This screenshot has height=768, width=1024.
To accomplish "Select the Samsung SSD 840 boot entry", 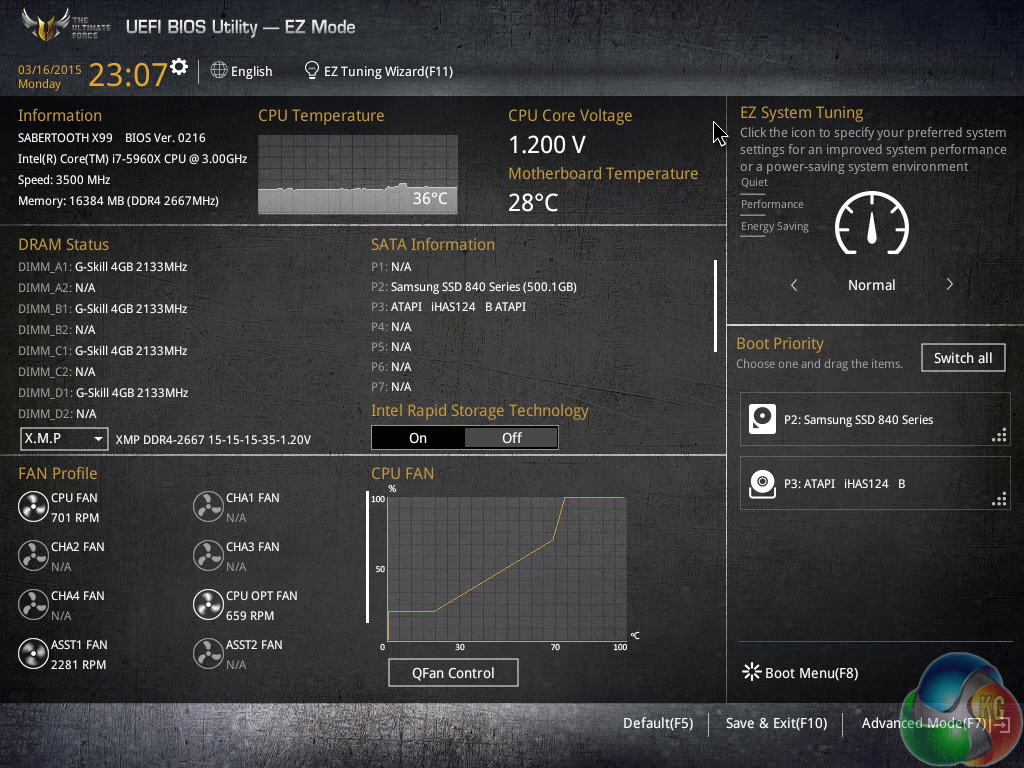I will coord(875,420).
